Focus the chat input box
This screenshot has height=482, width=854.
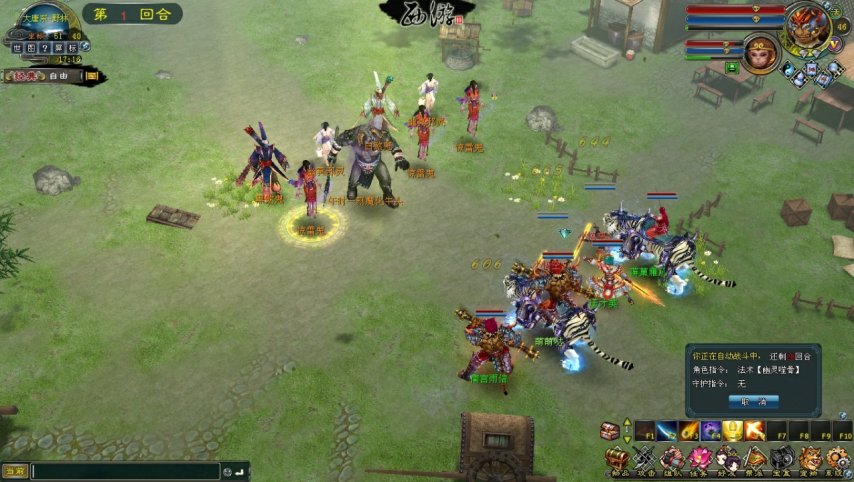point(125,471)
